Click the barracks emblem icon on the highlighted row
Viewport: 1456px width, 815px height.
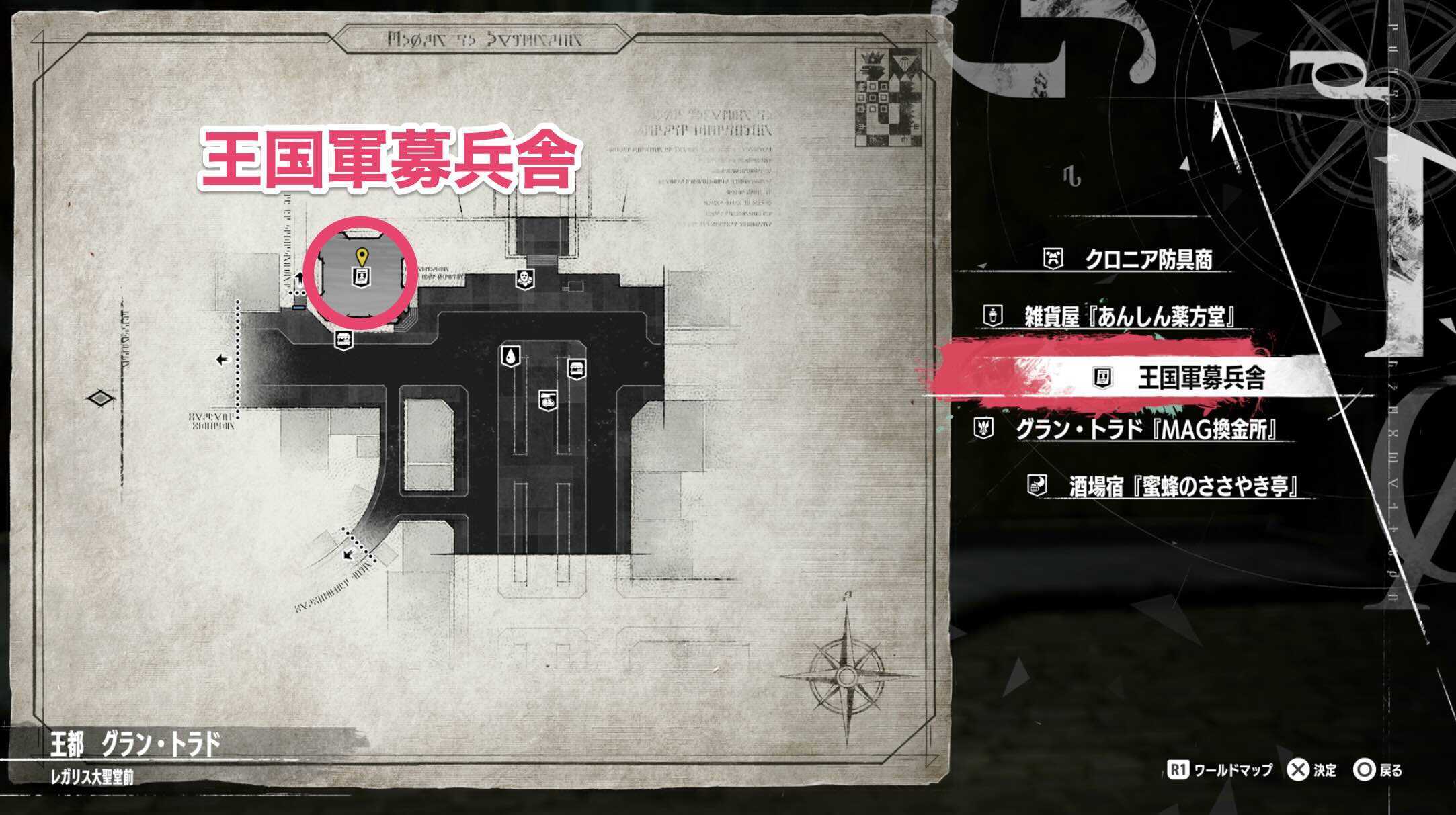tap(1102, 377)
